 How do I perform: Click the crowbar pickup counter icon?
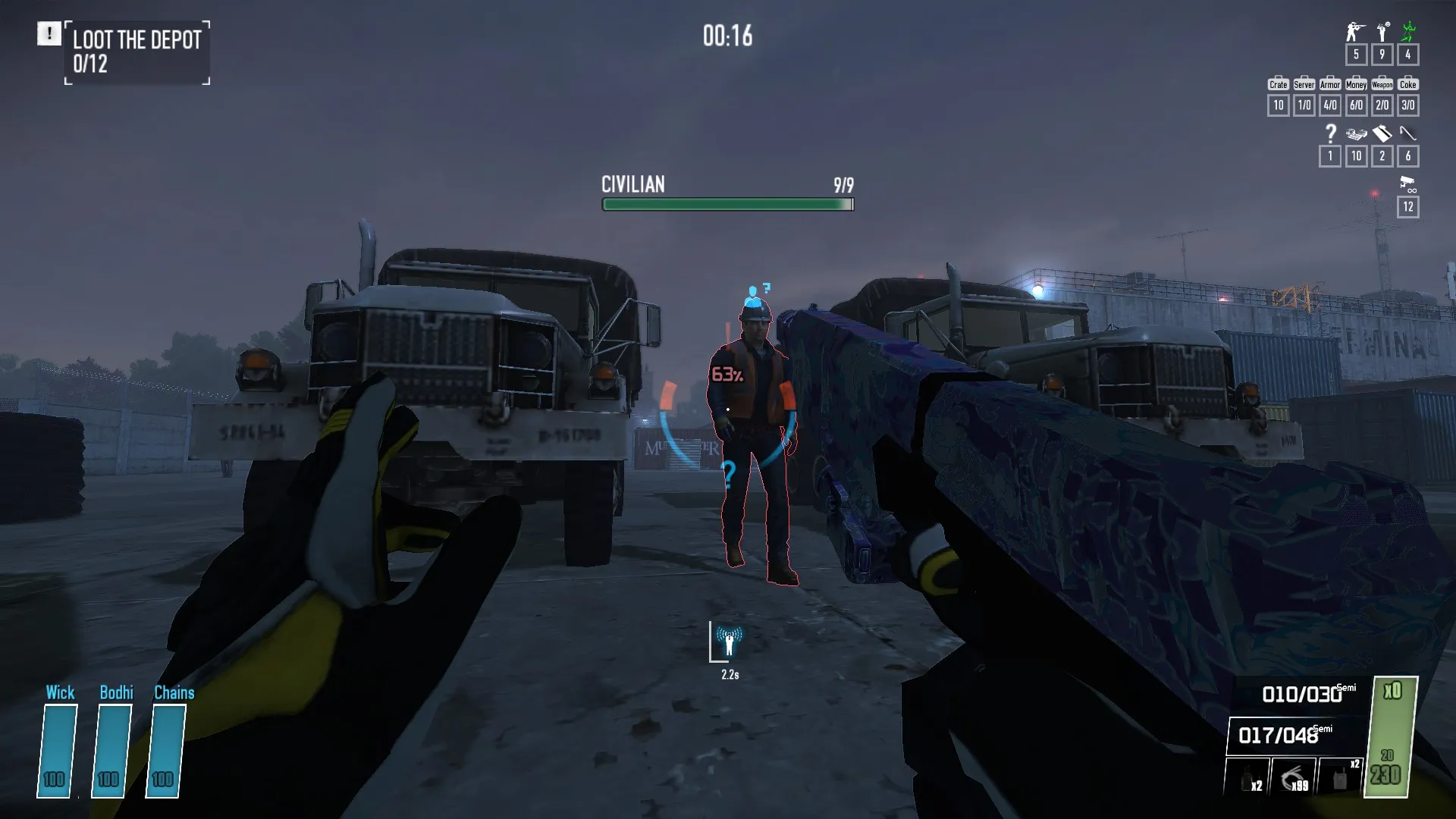tap(1408, 134)
